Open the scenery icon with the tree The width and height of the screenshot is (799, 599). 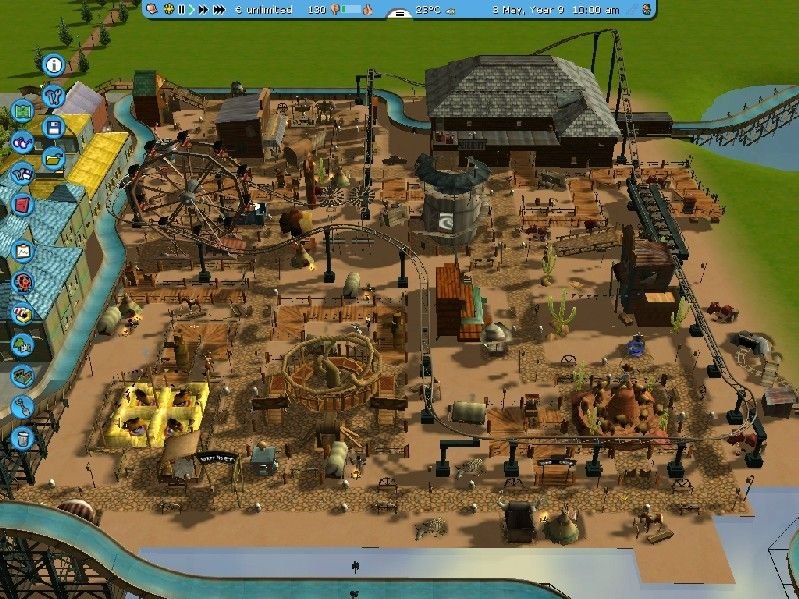coord(21,345)
